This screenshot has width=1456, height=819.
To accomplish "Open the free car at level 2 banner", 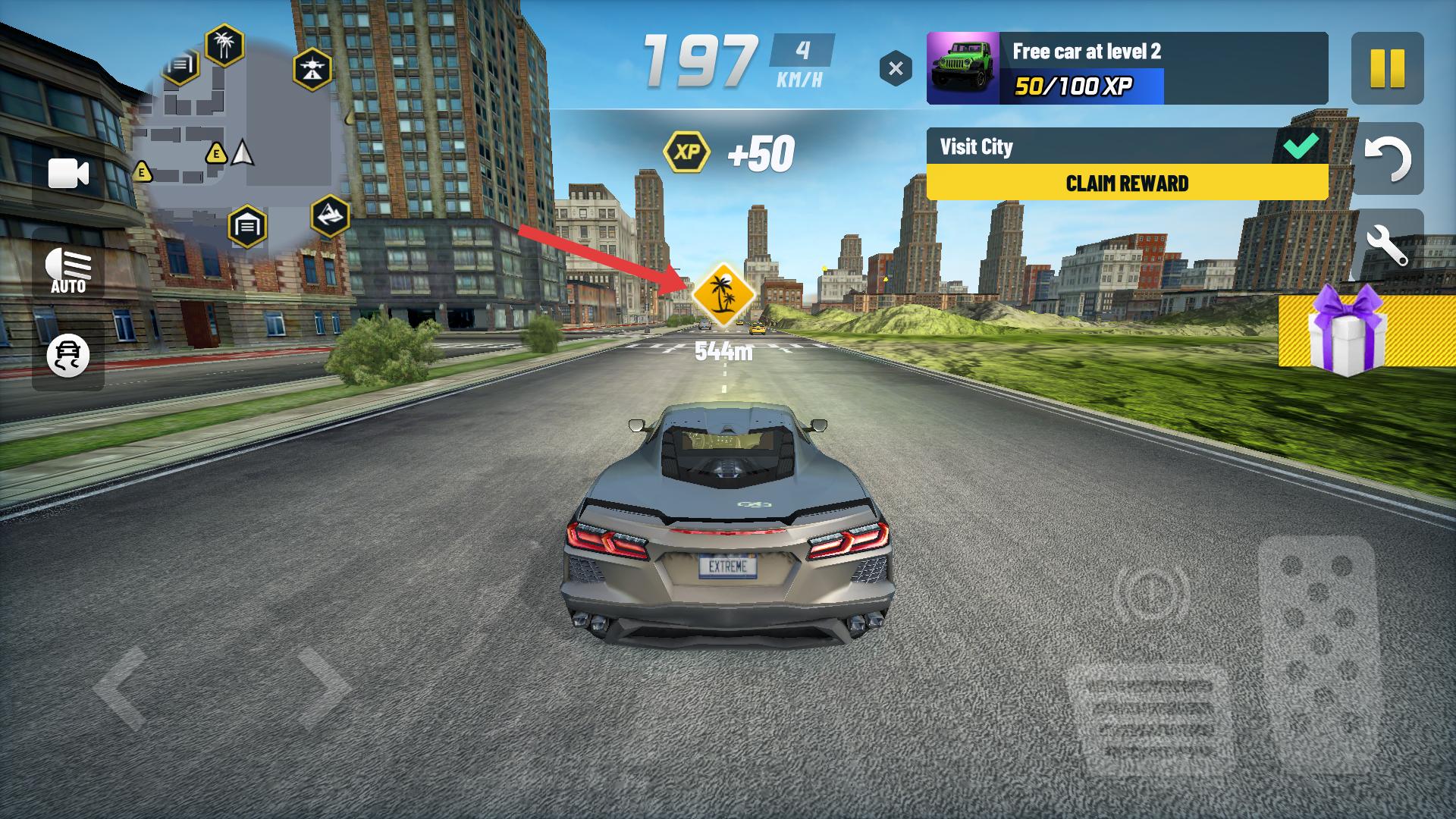I will [1127, 68].
